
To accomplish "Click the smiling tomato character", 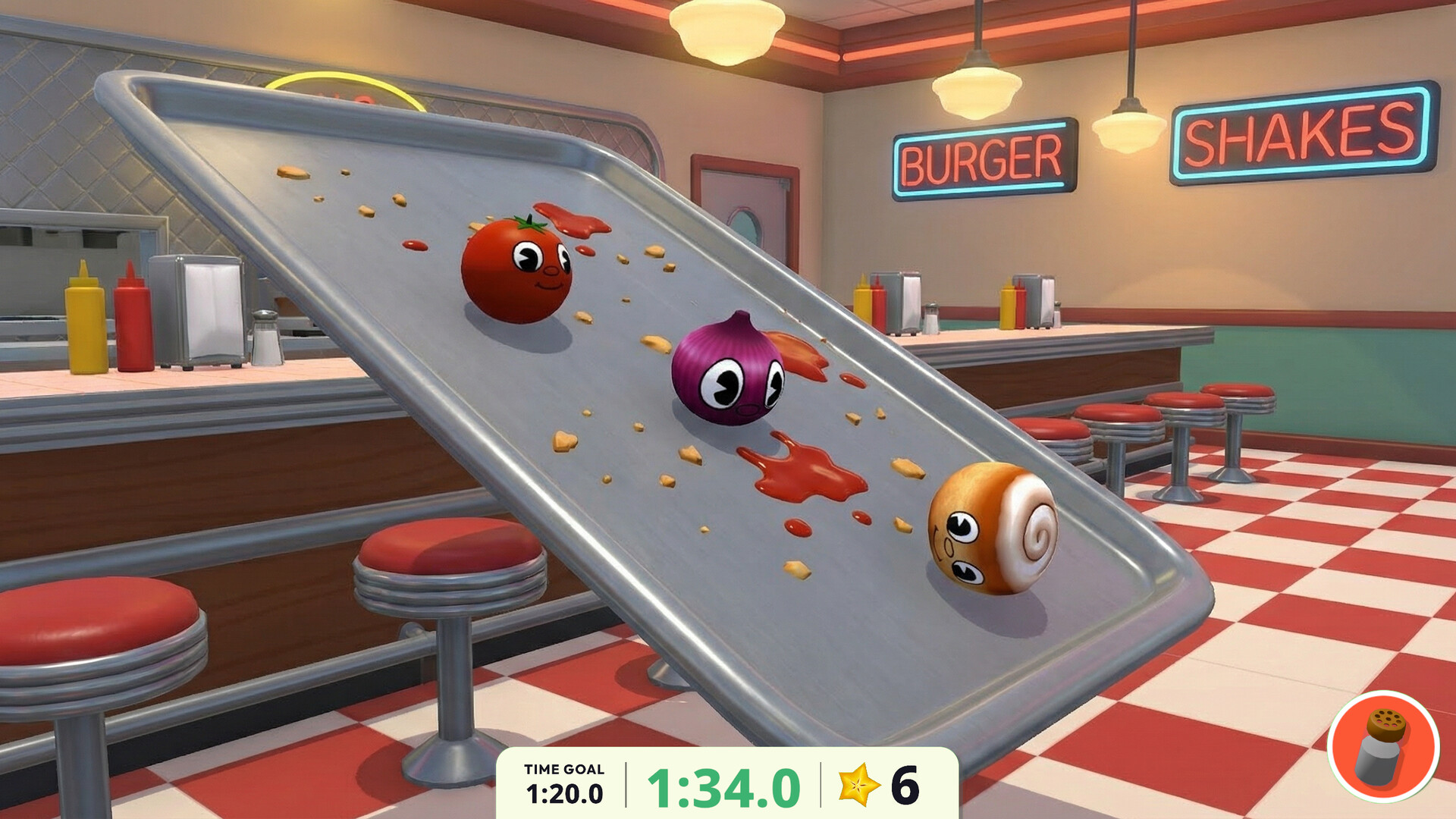I will pyautogui.click(x=516, y=269).
